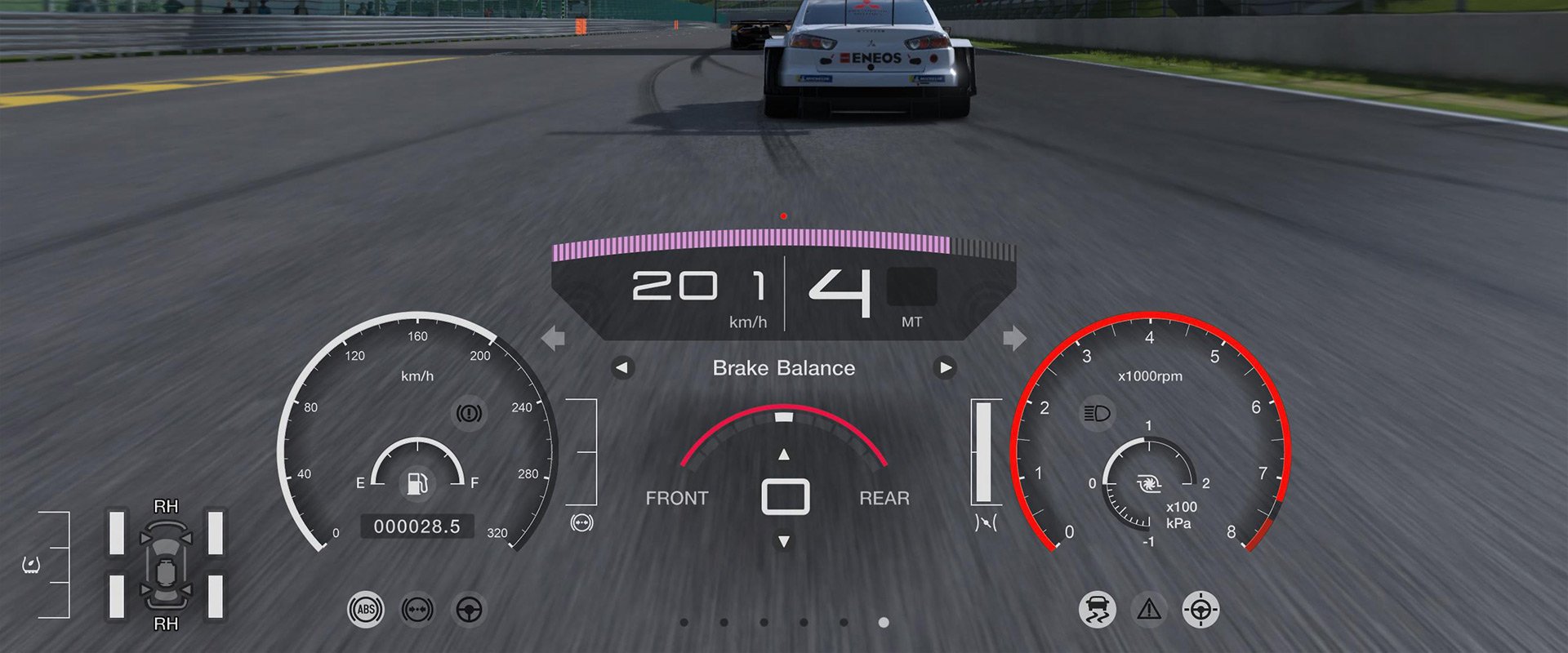Toggle the headlight icon in the tachometer
Screen dimensions: 1568x653
tap(1097, 413)
